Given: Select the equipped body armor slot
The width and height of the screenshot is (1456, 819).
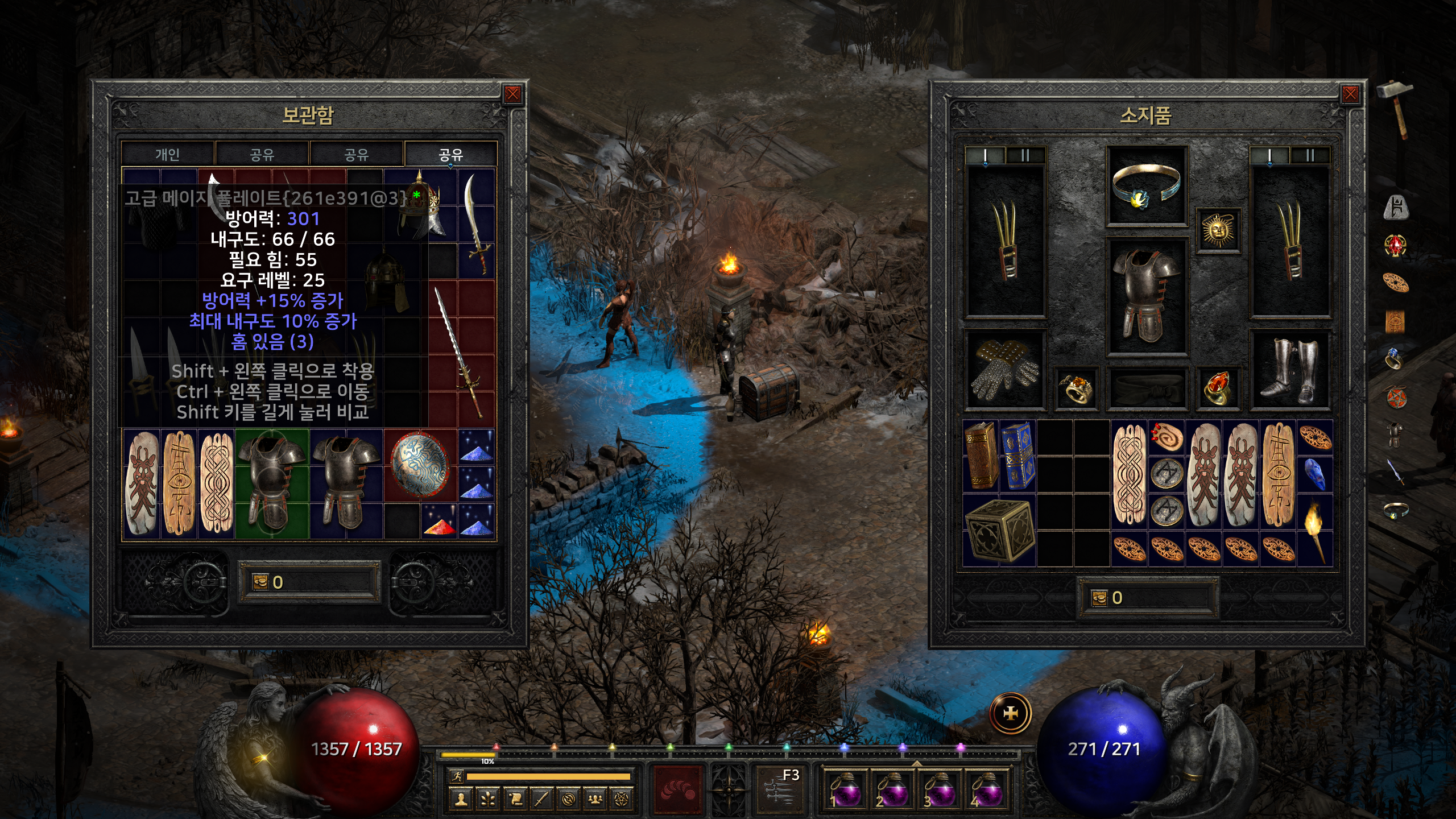Looking at the screenshot, I should pos(1146,296).
